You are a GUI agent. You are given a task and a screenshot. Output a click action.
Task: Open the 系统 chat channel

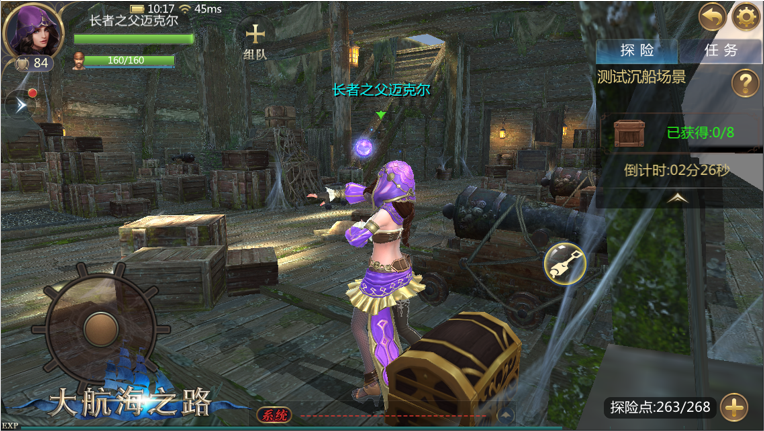[x=273, y=414]
